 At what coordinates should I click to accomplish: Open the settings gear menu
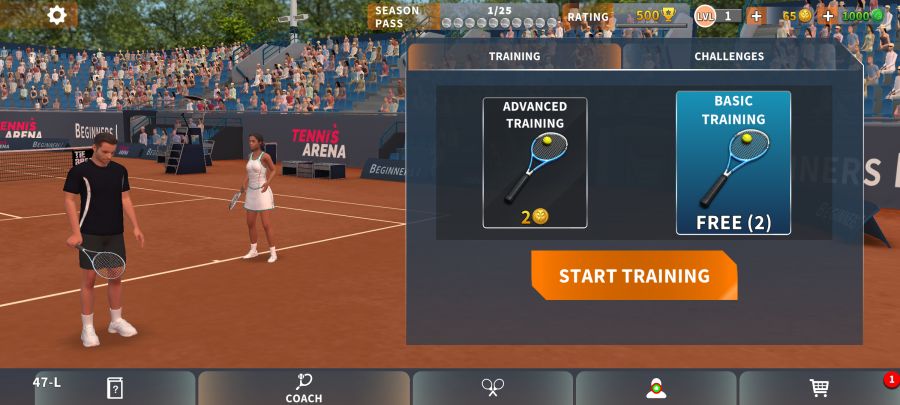[57, 15]
